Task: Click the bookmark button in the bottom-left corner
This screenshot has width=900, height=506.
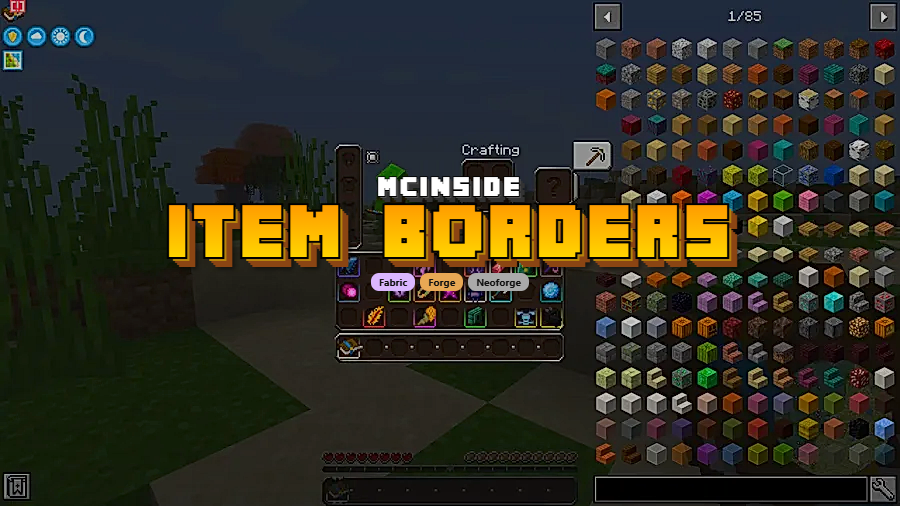Action: [x=16, y=487]
